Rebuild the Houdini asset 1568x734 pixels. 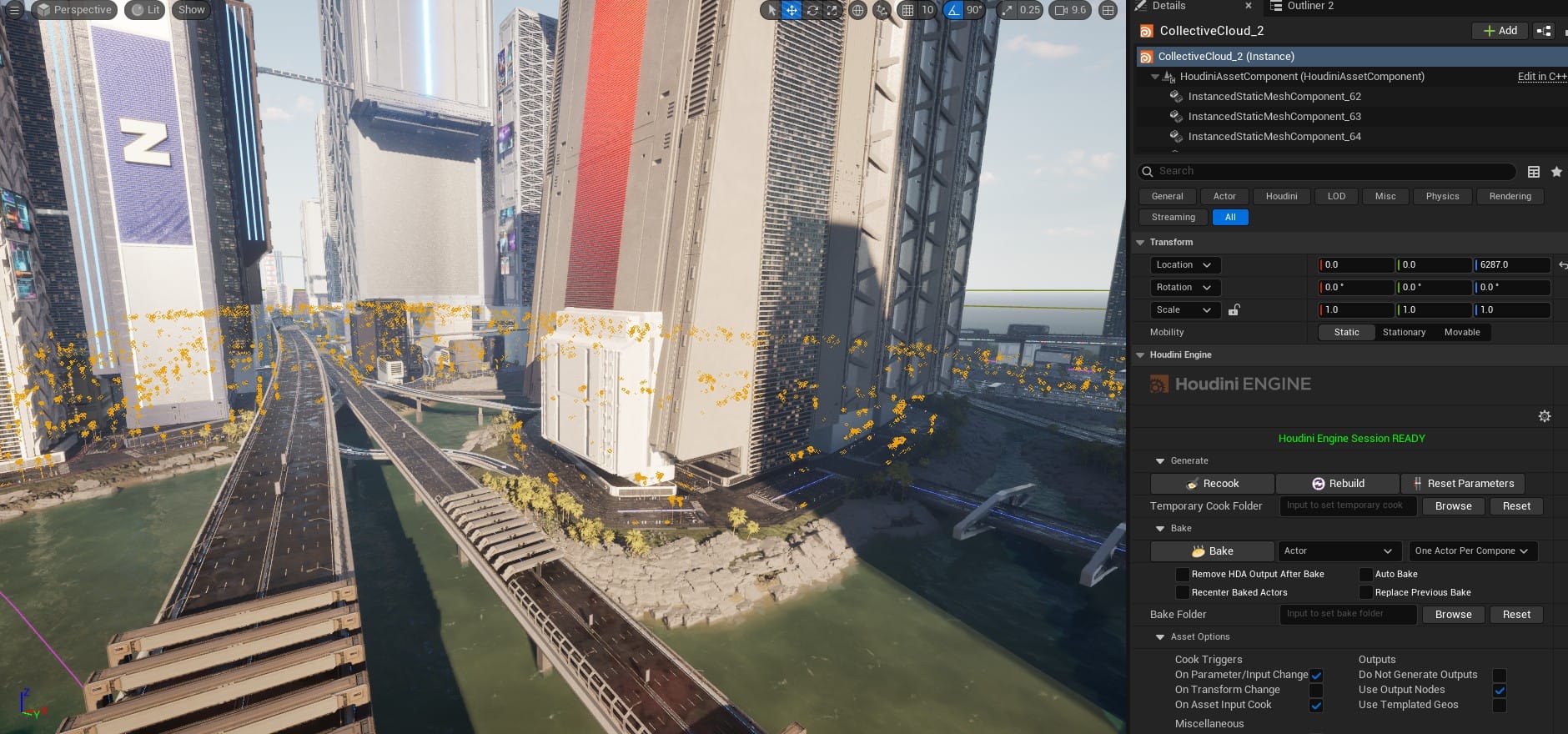click(1338, 484)
